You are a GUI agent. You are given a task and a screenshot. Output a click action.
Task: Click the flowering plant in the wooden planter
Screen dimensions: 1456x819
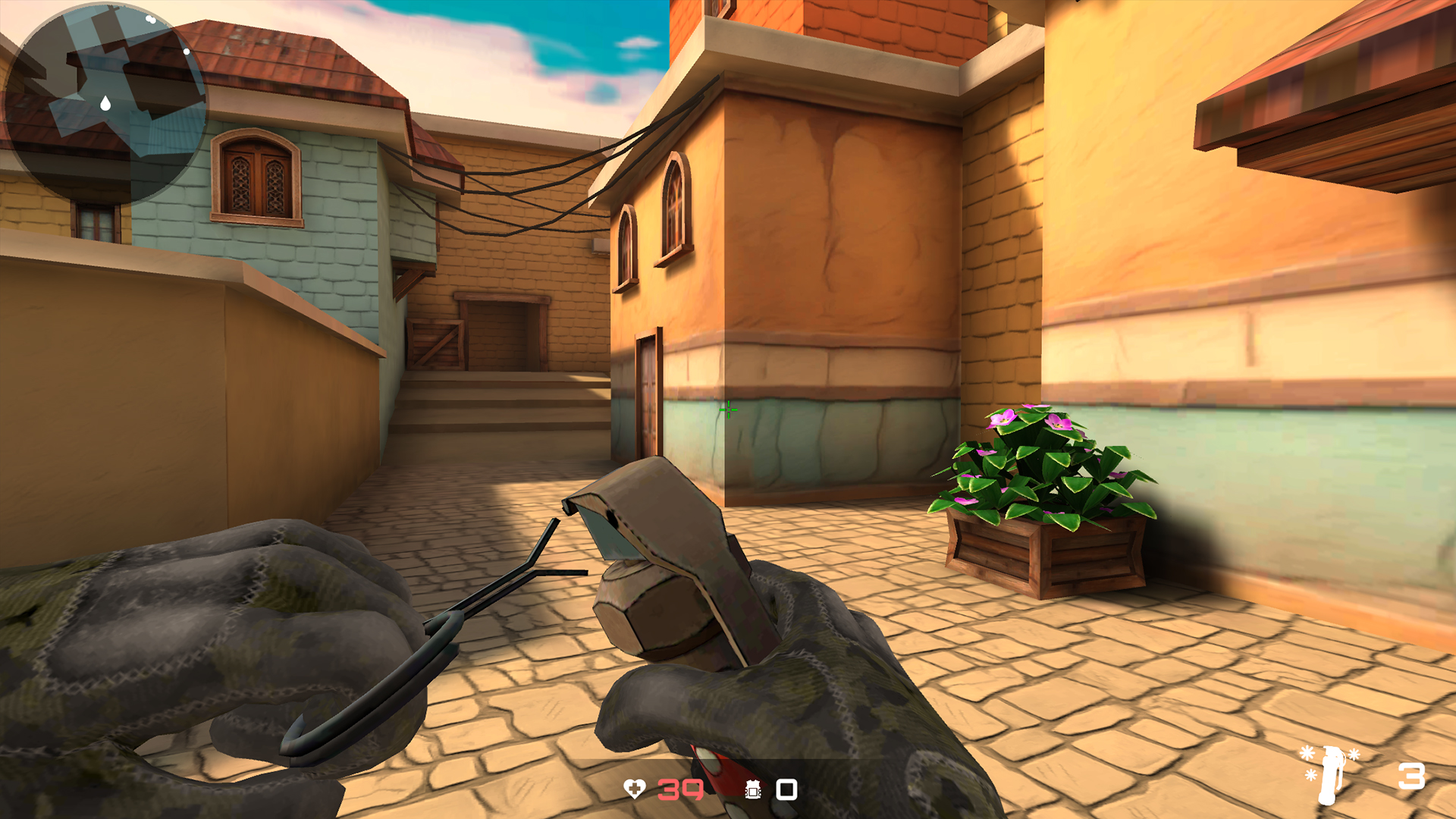pyautogui.click(x=1039, y=470)
